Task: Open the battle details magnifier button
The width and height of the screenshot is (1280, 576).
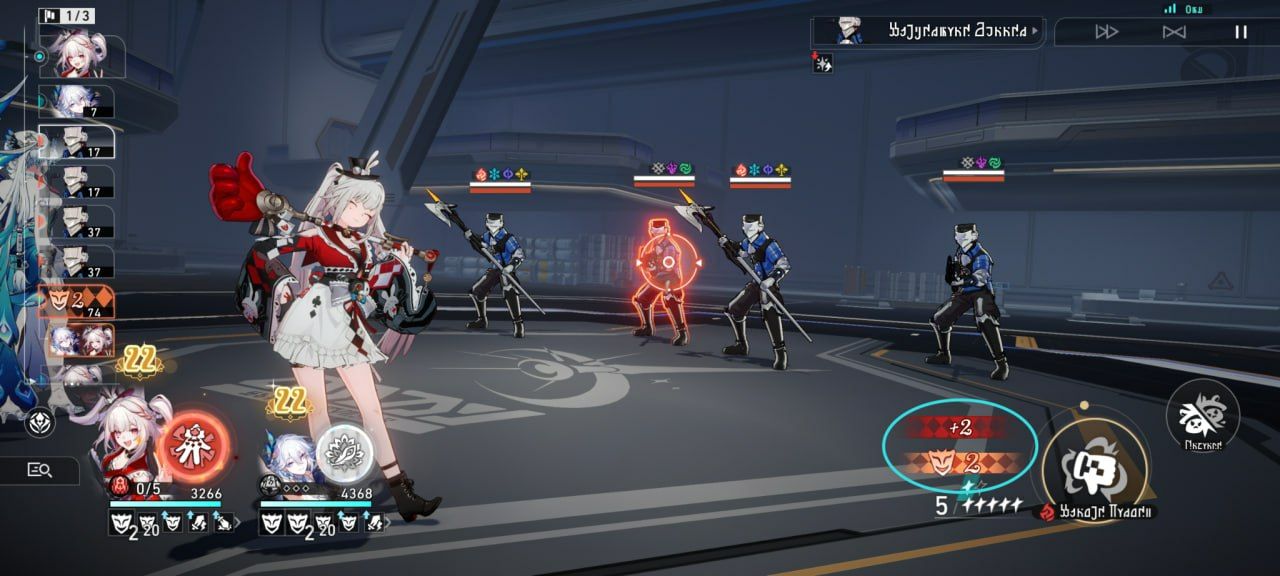Action: click(x=40, y=470)
